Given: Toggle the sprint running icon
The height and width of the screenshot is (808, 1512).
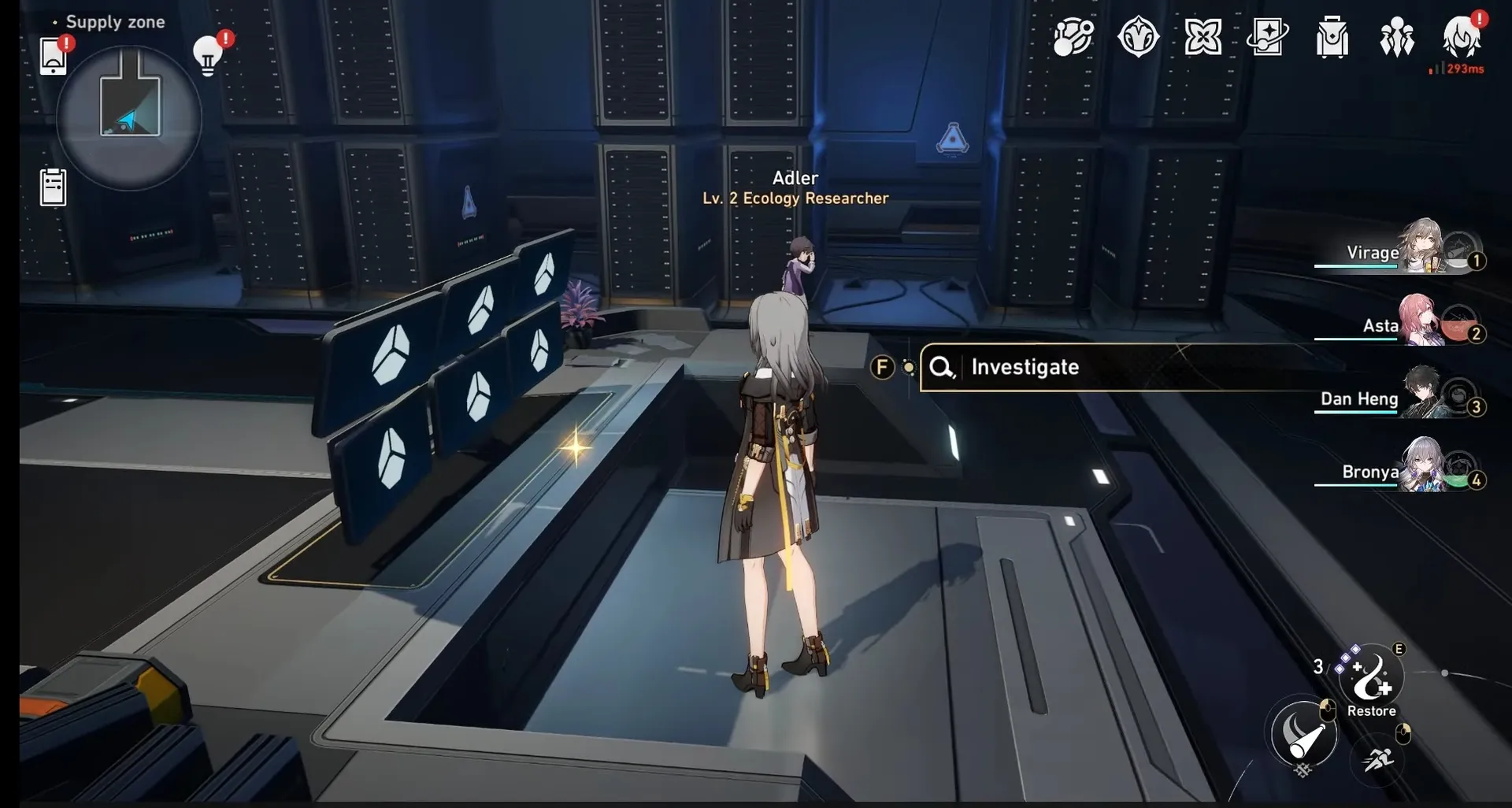Looking at the screenshot, I should click(x=1378, y=759).
